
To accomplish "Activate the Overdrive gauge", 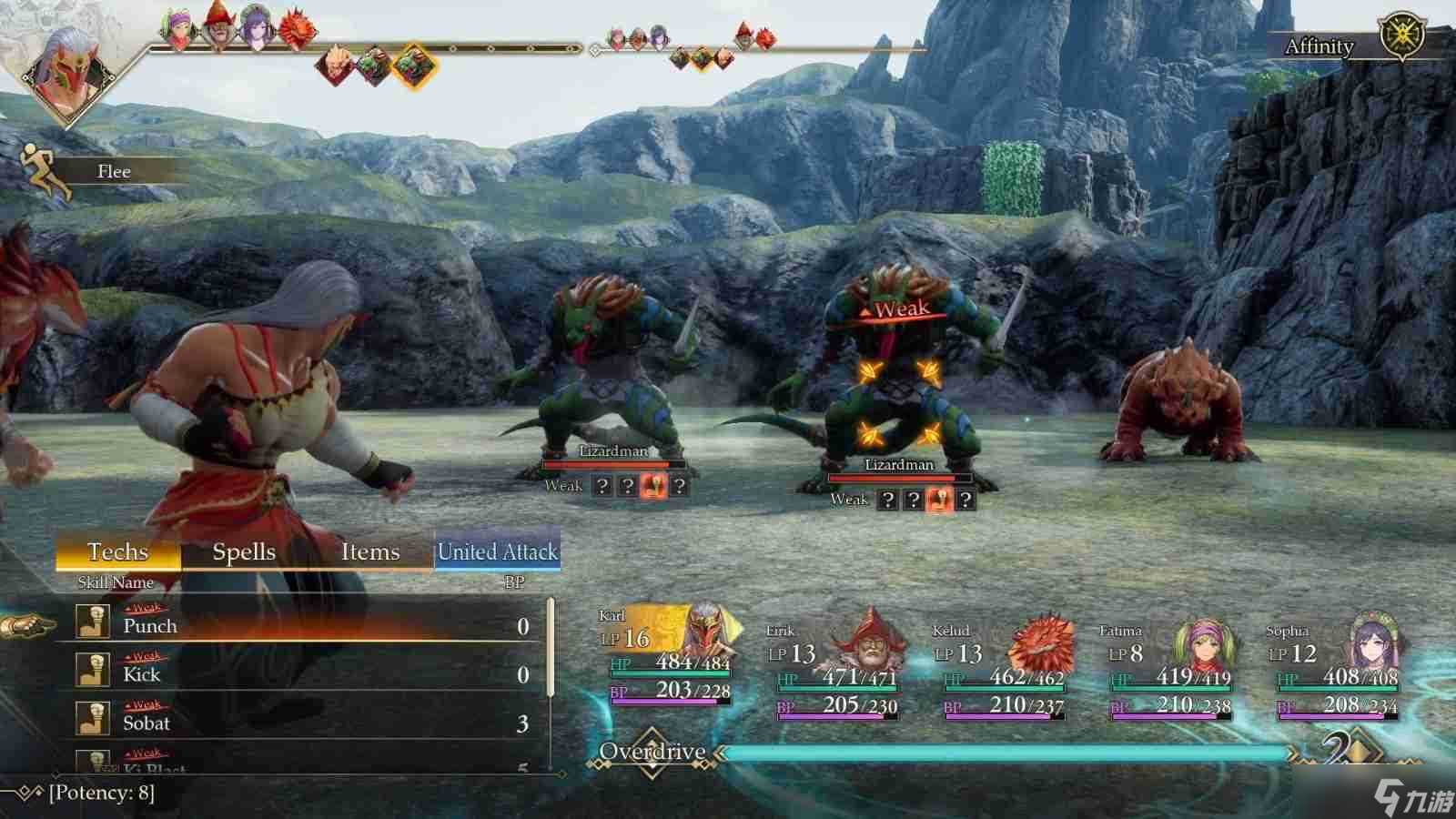I will pyautogui.click(x=1001, y=753).
